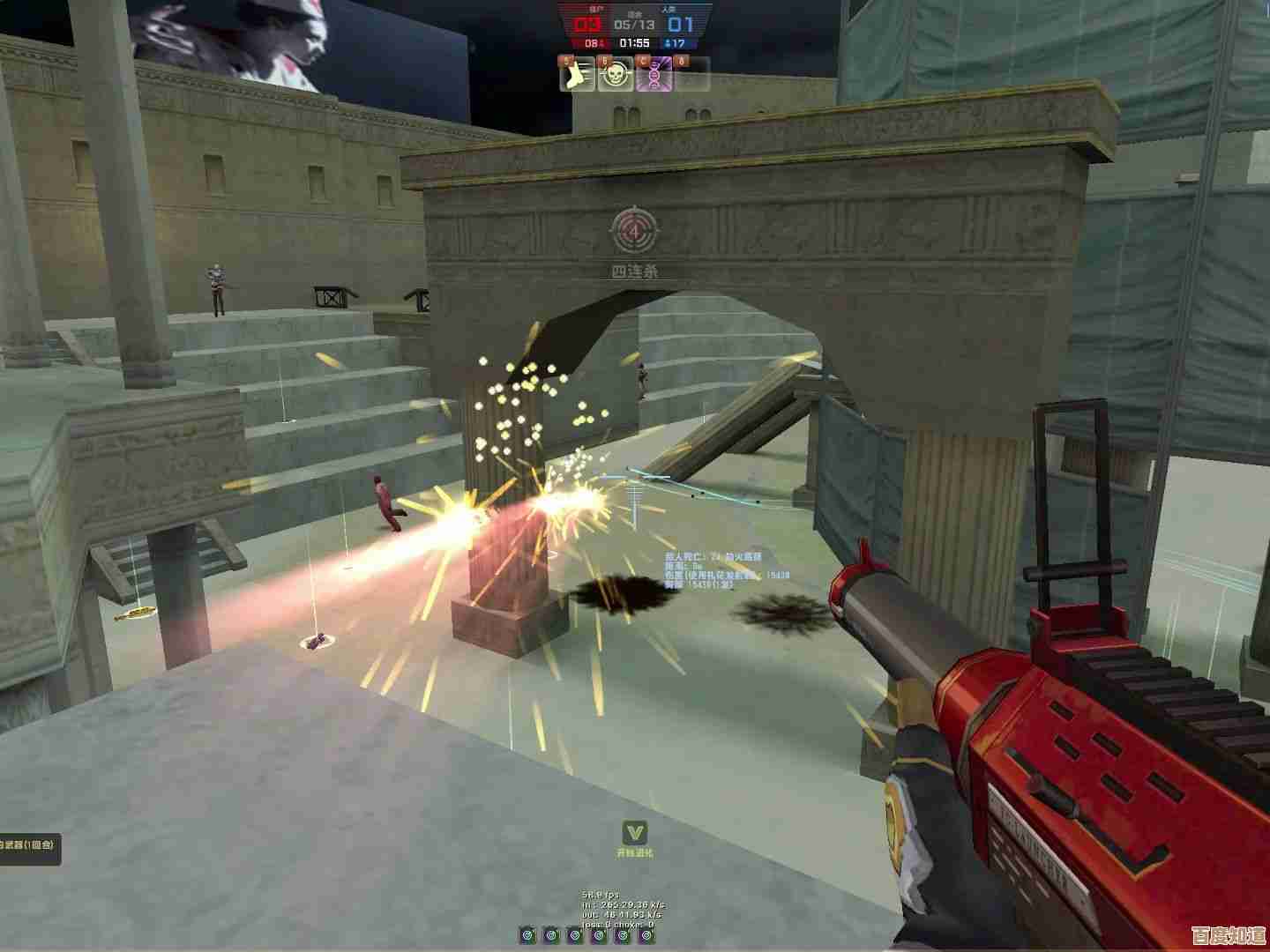Image resolution: width=1270 pixels, height=952 pixels.
Task: Open the weapon round panel at left edge
Action: 28,845
